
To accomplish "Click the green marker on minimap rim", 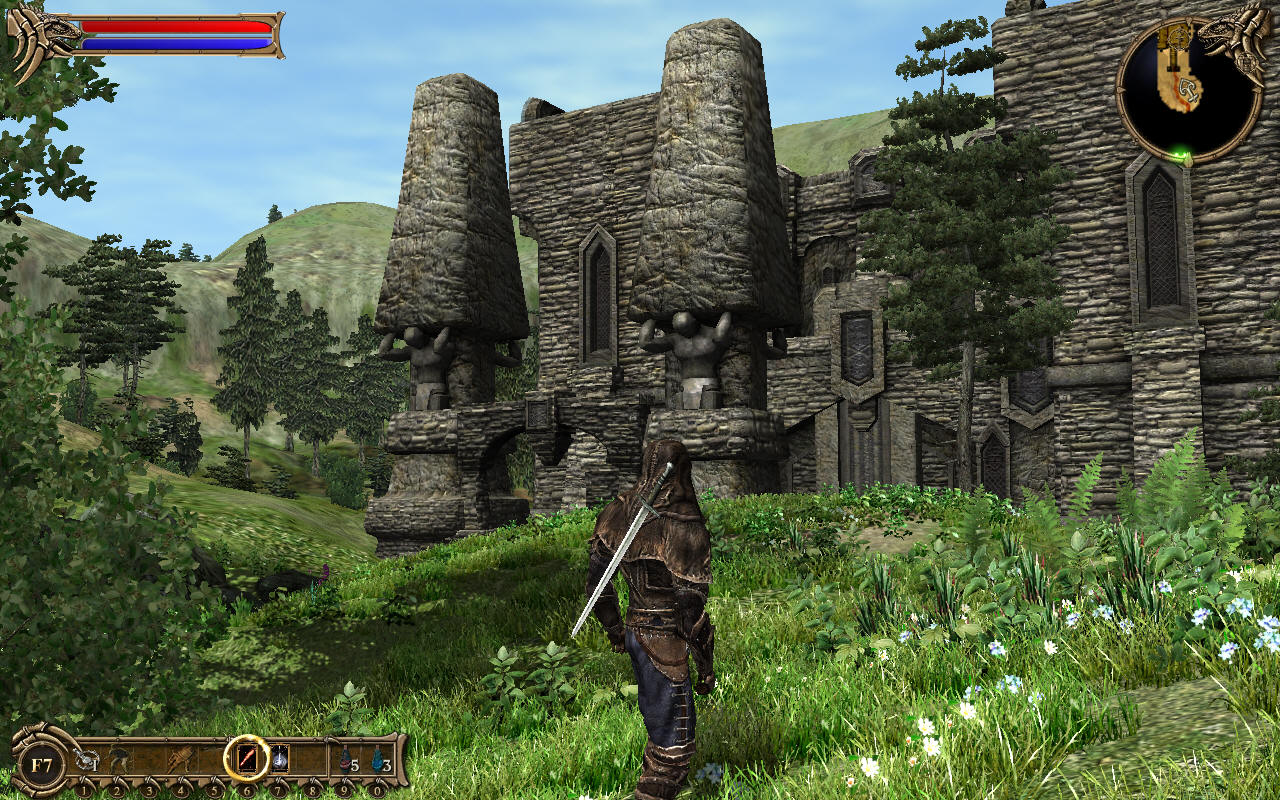I will tap(1184, 156).
